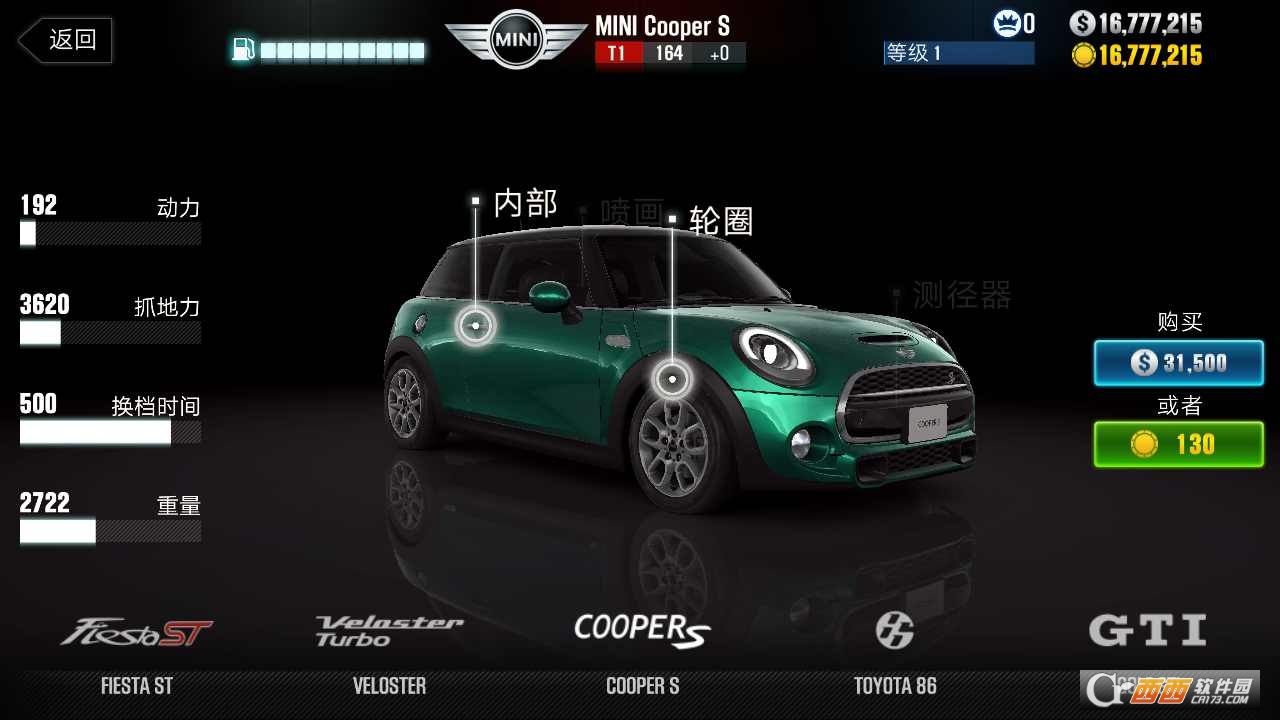Click the fuel pump icon
The height and width of the screenshot is (720, 1280).
tap(243, 46)
